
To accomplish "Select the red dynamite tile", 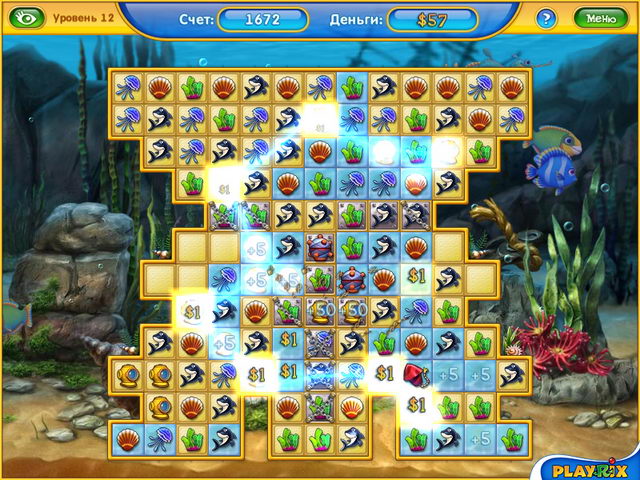I will (x=416, y=374).
